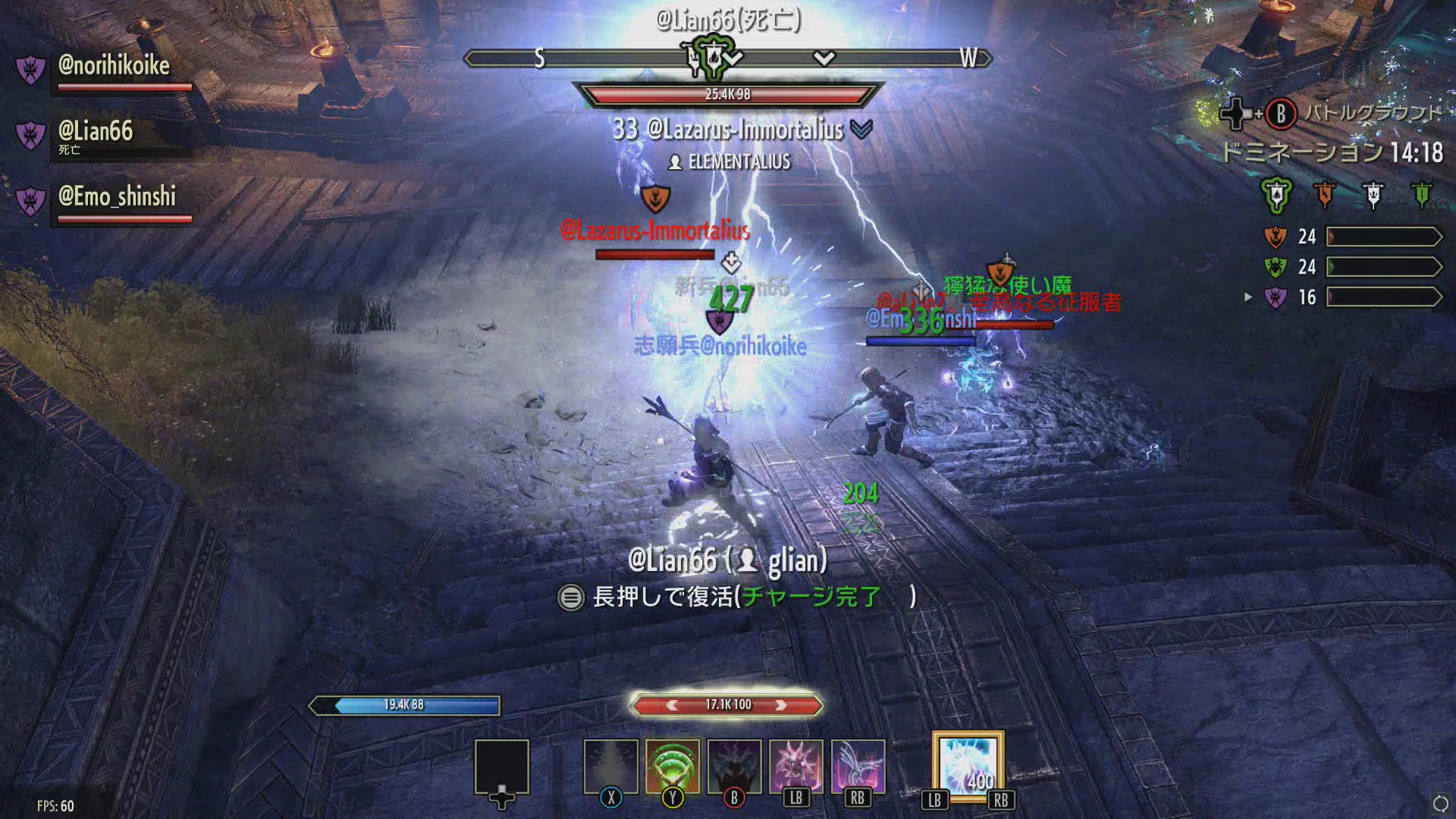Click the green beetle team shield icon

click(x=1275, y=267)
